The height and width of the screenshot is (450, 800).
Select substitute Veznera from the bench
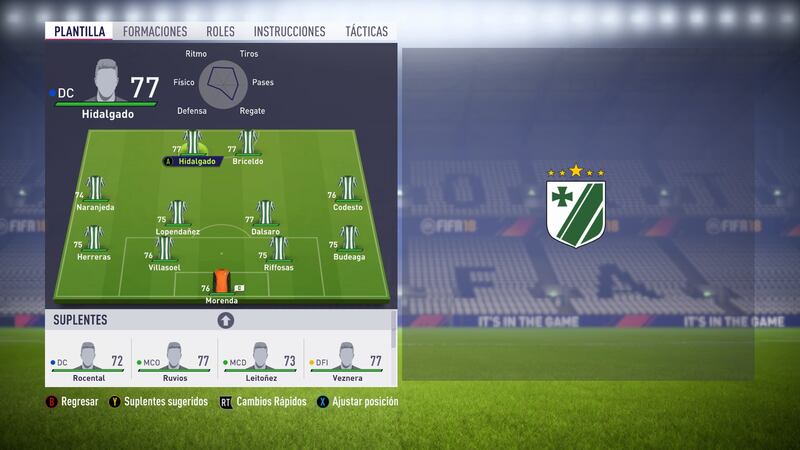pyautogui.click(x=347, y=361)
